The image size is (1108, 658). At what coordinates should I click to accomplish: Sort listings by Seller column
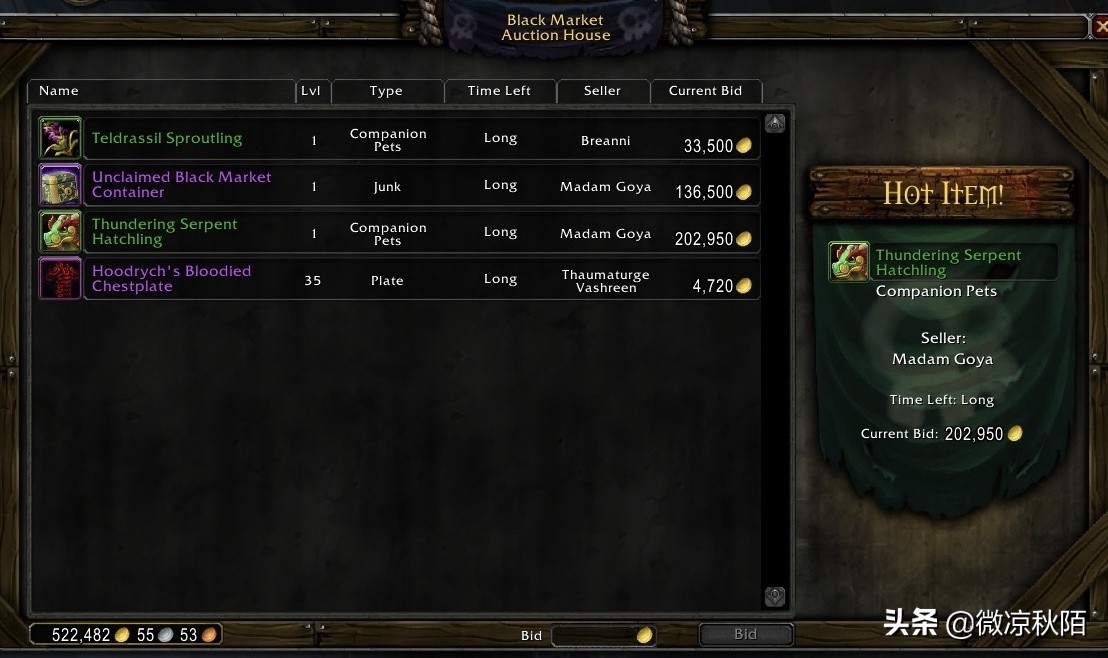click(x=602, y=91)
